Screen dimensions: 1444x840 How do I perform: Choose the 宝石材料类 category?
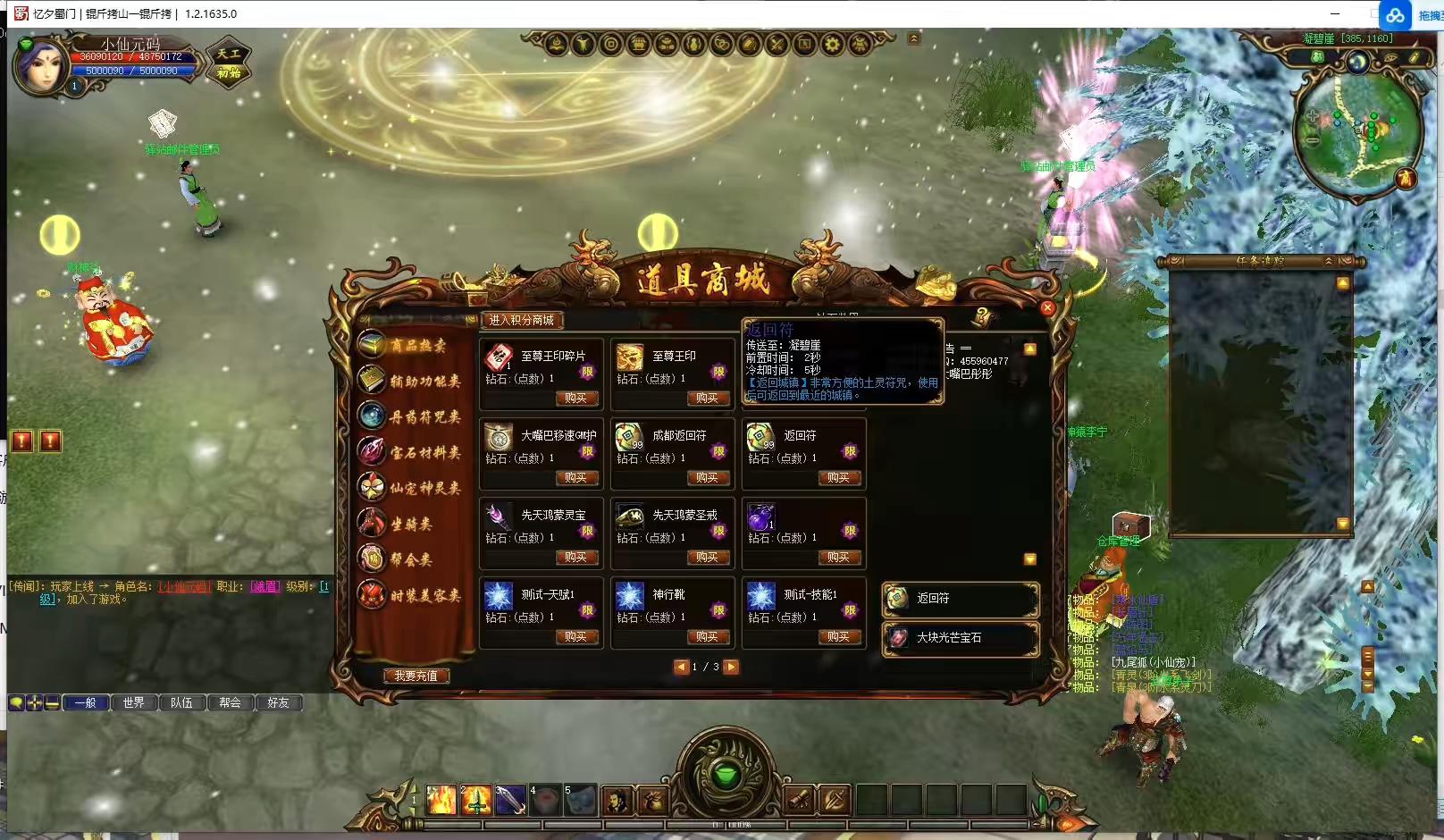pyautogui.click(x=424, y=453)
